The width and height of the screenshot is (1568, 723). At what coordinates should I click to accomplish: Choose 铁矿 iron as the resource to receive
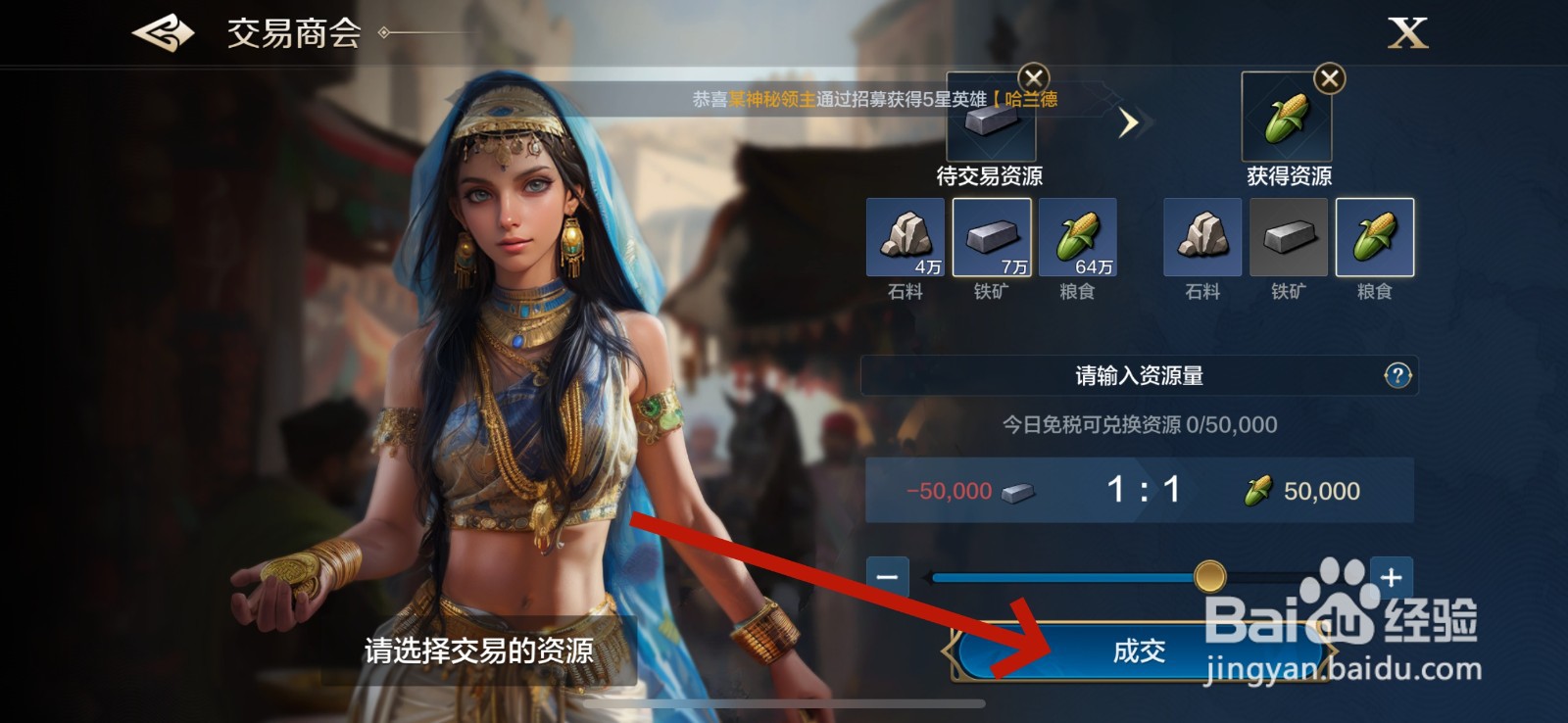pyautogui.click(x=1289, y=238)
